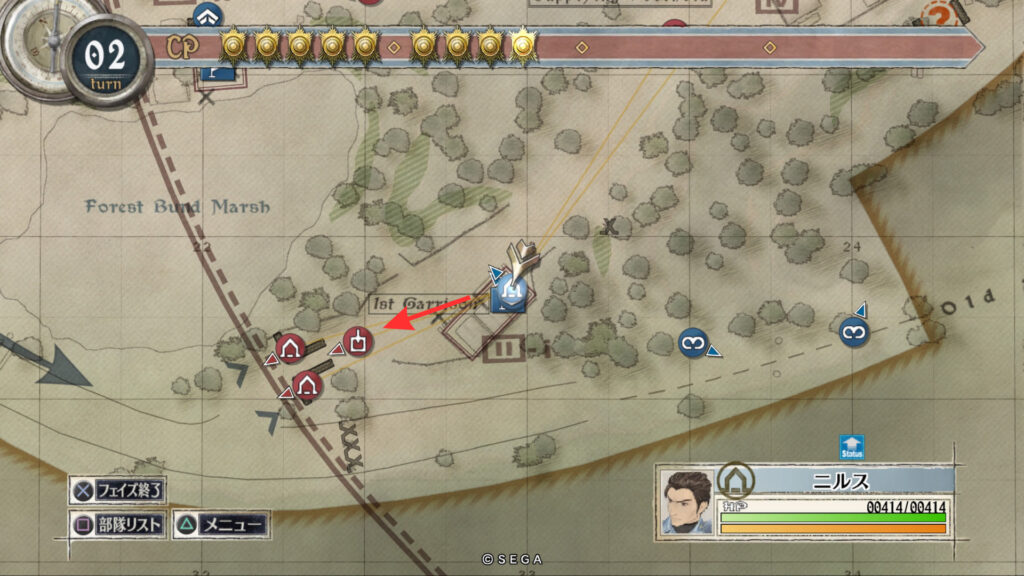Click the blue Status icon
This screenshot has height=576, width=1024.
tap(851, 447)
